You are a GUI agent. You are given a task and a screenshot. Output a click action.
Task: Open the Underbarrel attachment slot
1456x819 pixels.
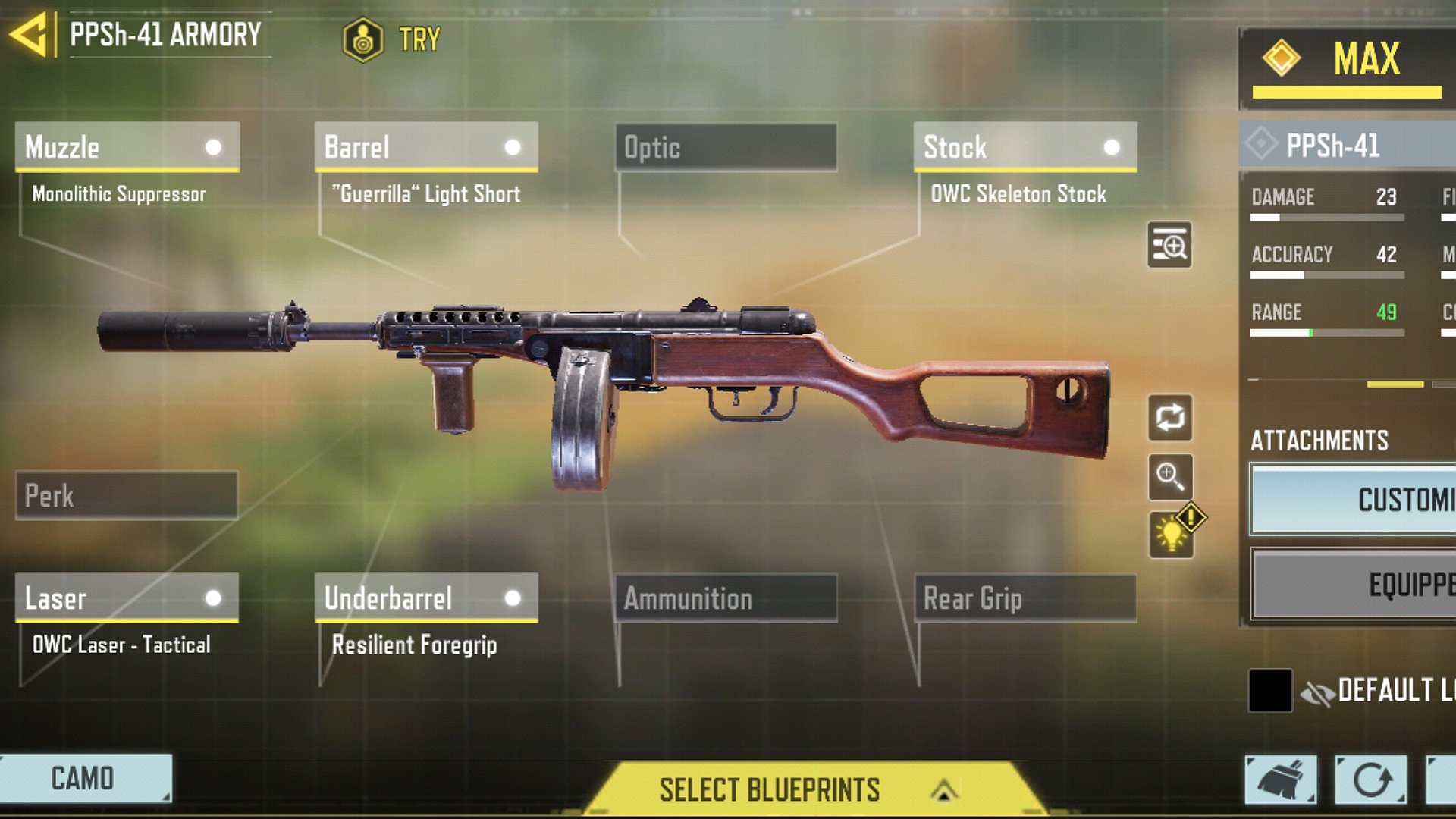426,598
